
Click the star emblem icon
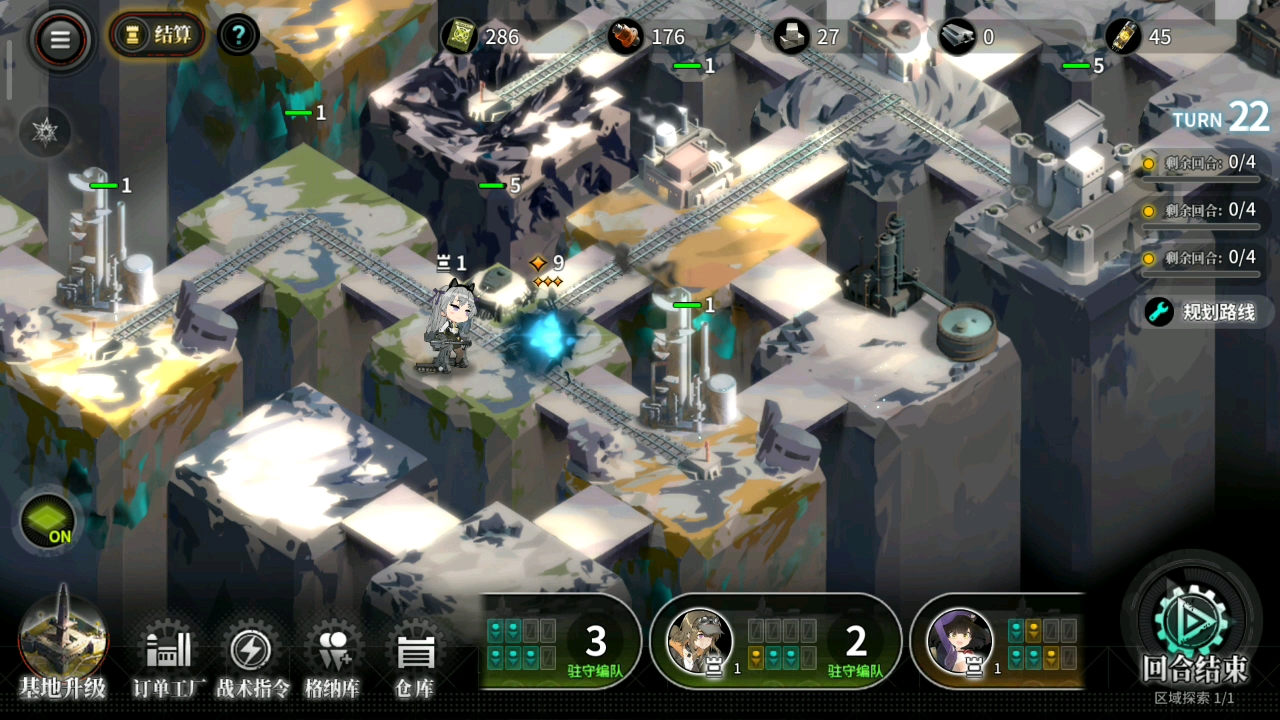(x=45, y=131)
